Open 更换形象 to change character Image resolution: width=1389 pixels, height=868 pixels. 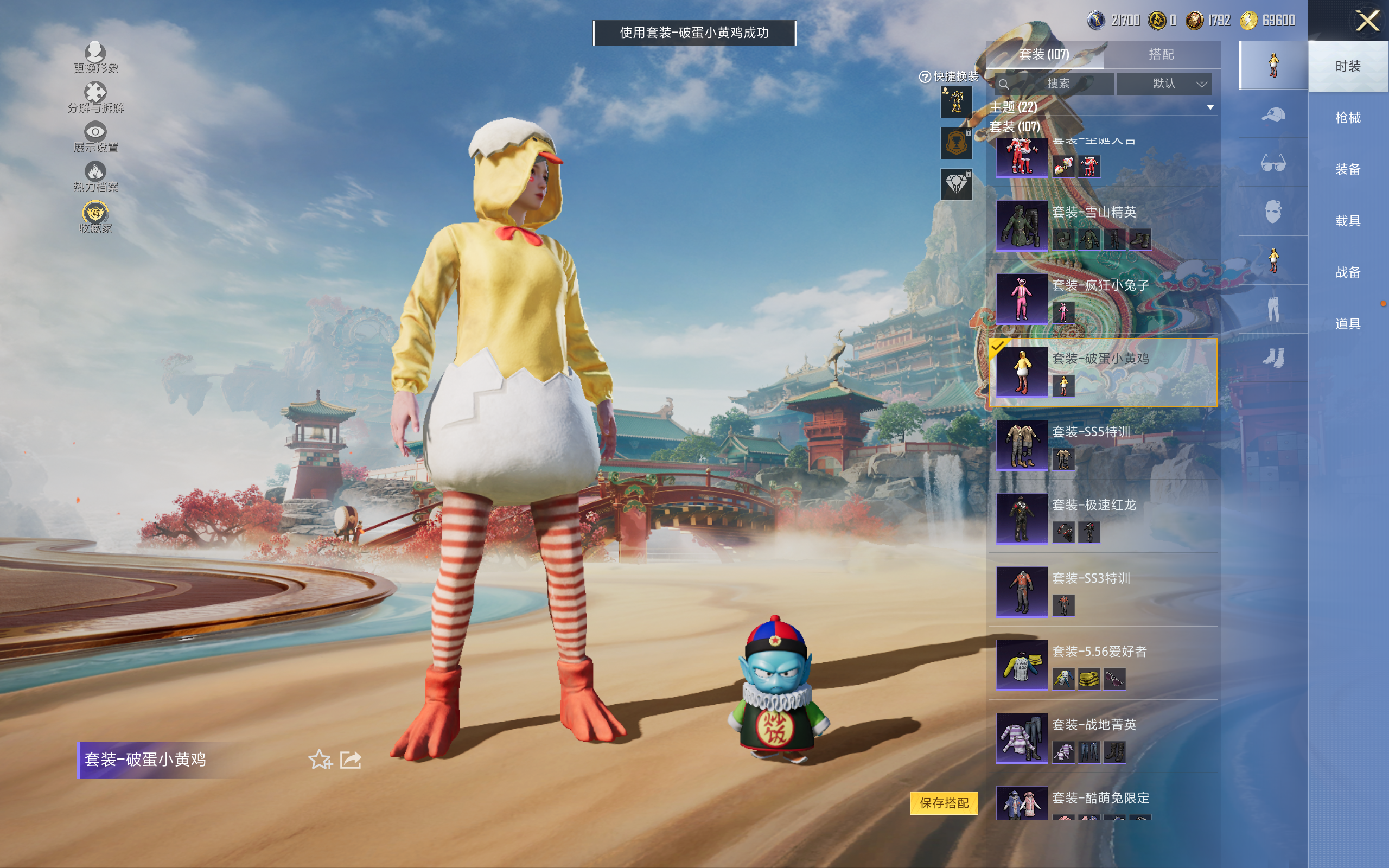[95, 58]
